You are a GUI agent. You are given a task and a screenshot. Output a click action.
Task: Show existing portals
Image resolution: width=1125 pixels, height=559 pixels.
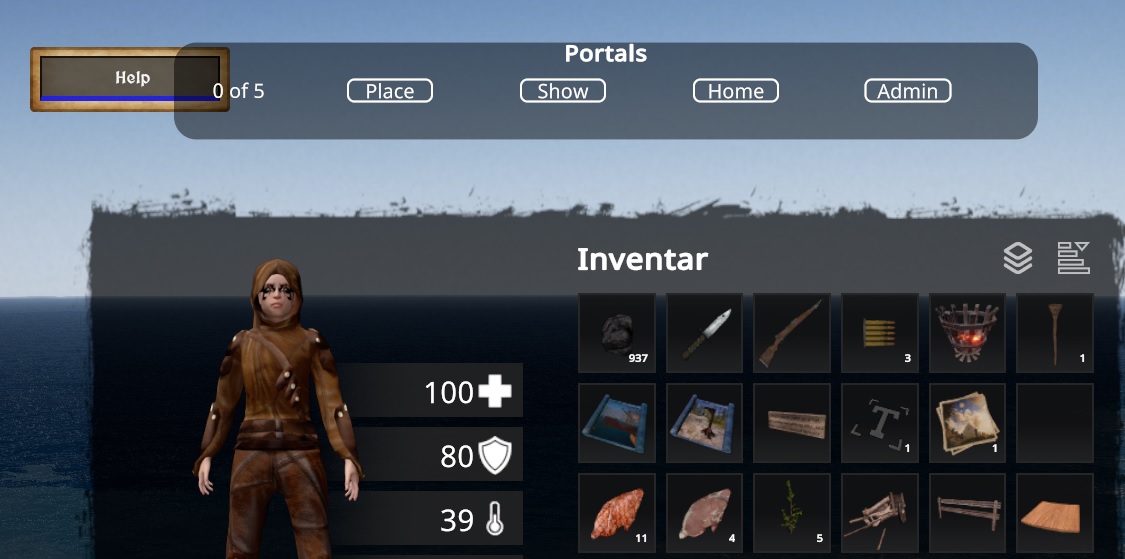[563, 91]
